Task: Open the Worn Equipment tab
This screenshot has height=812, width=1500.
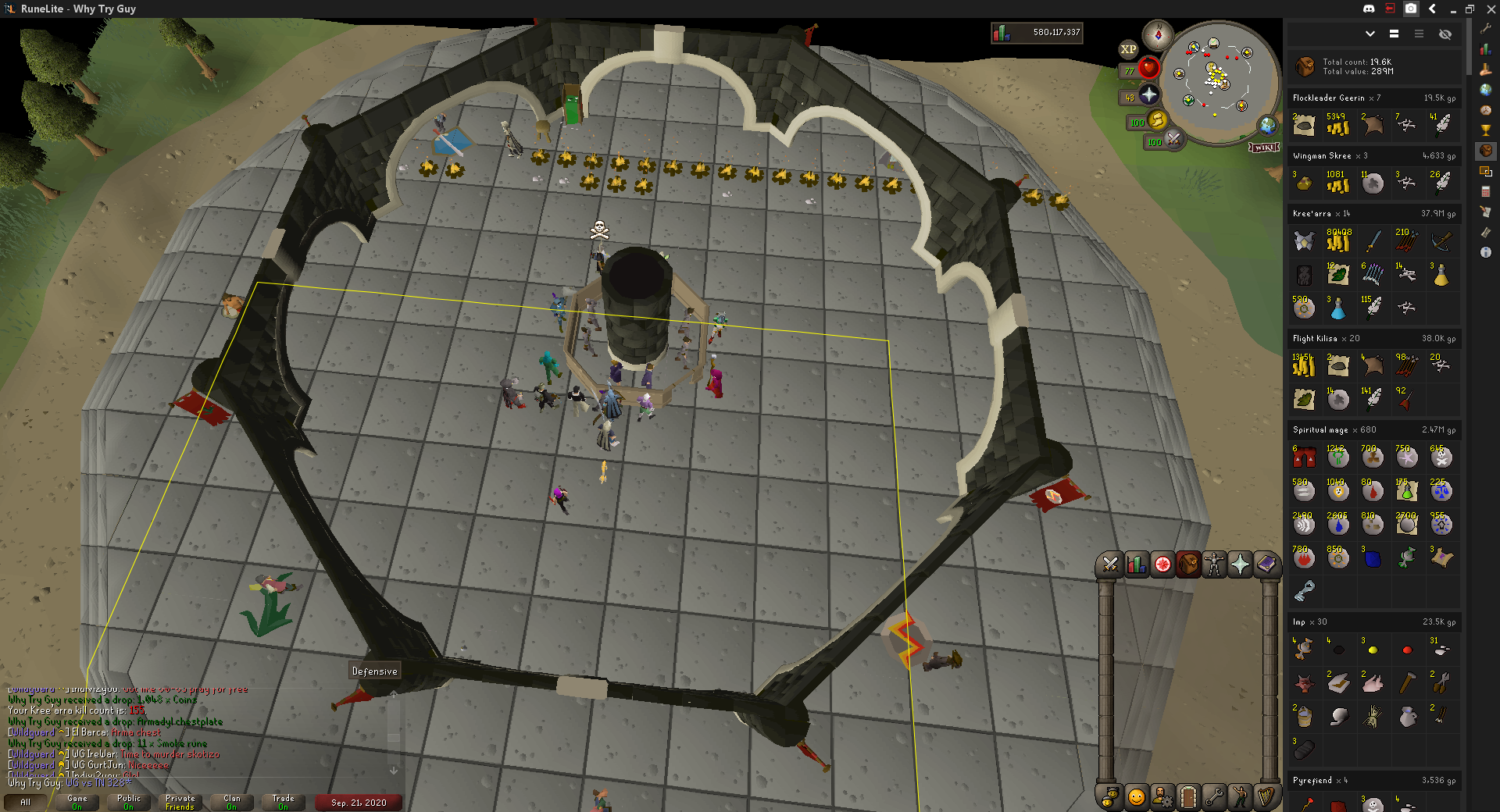Action: click(x=1214, y=564)
